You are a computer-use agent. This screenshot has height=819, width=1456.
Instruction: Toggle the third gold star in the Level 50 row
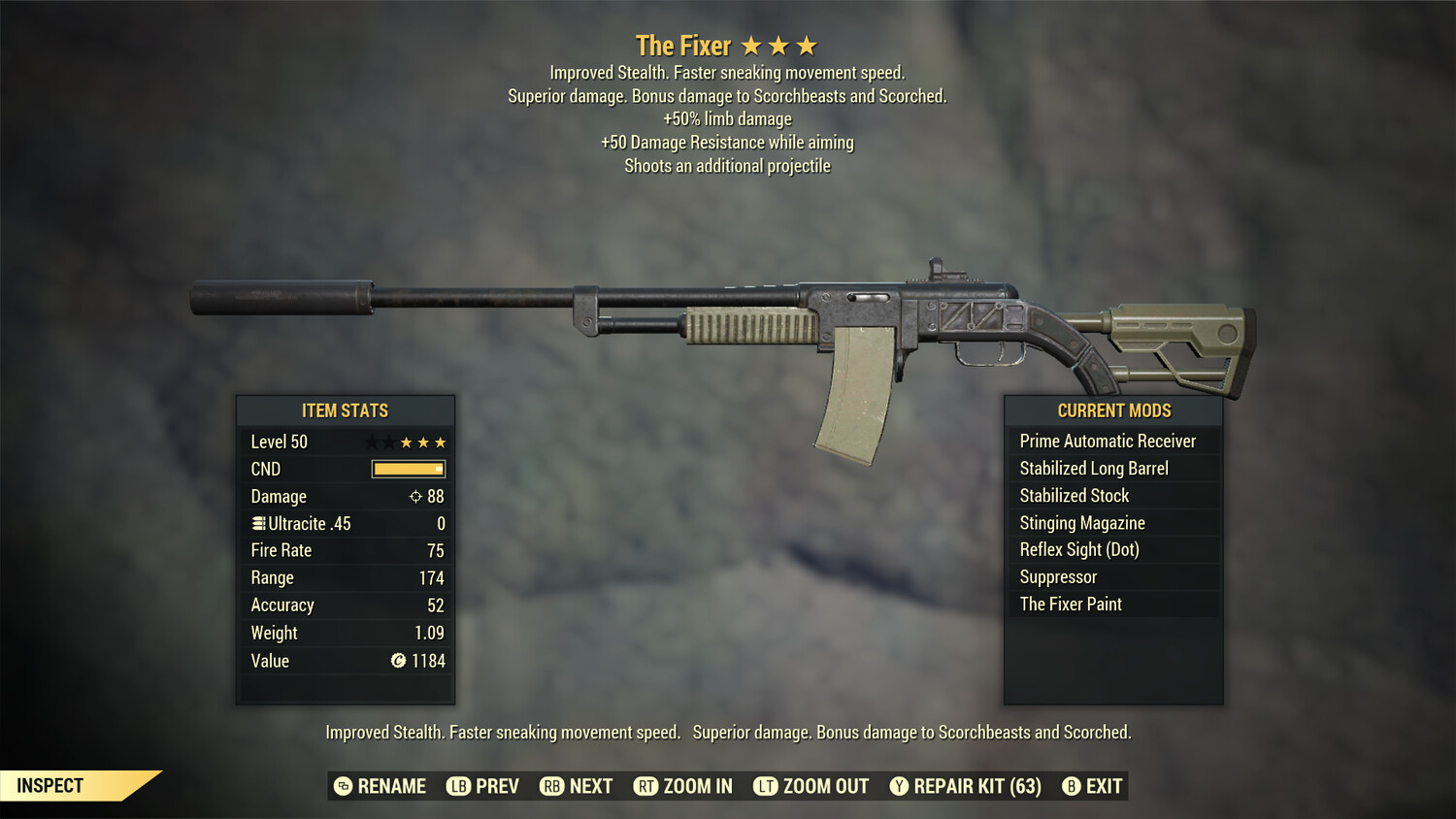pos(440,442)
